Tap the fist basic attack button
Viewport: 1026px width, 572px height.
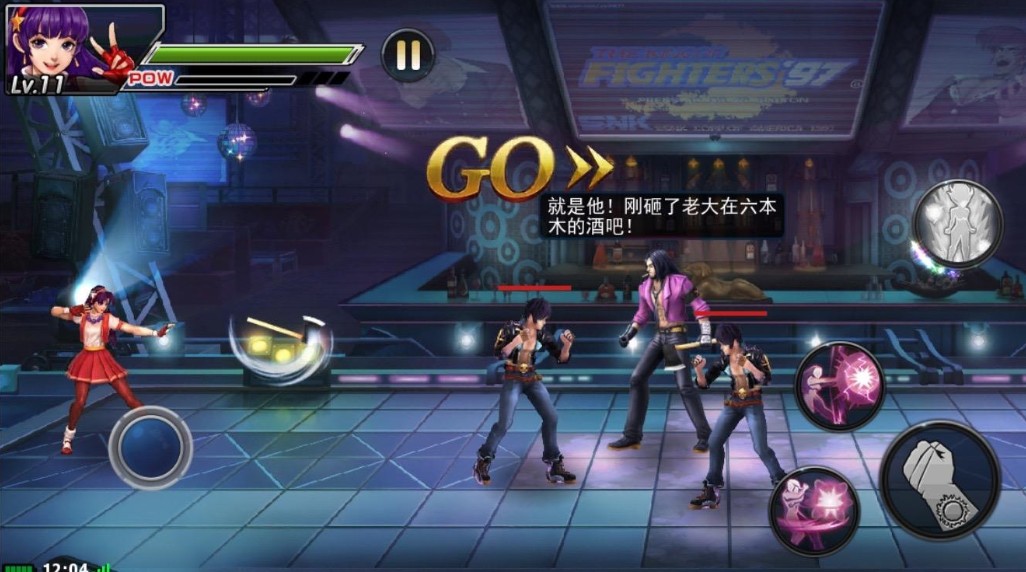(x=940, y=479)
